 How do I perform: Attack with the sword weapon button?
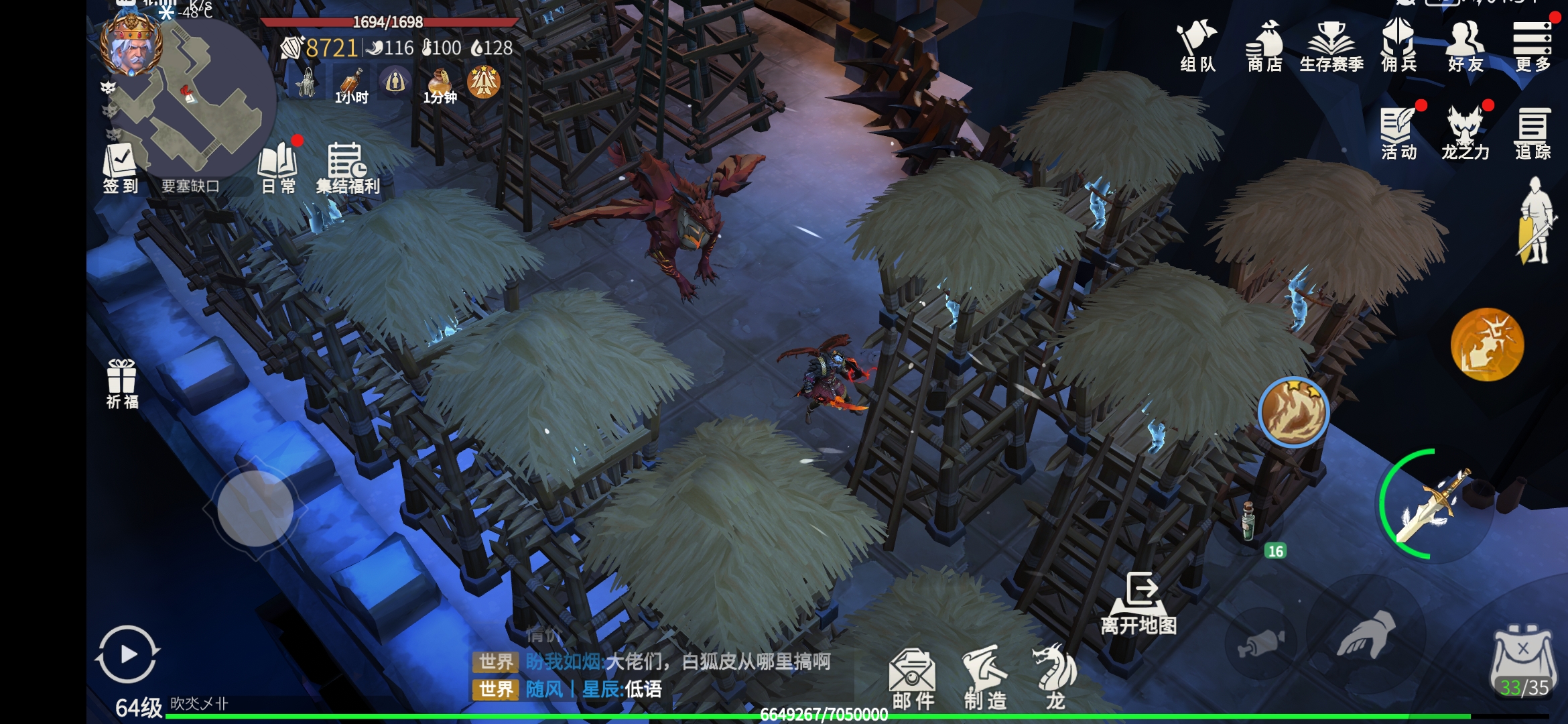pyautogui.click(x=1434, y=506)
